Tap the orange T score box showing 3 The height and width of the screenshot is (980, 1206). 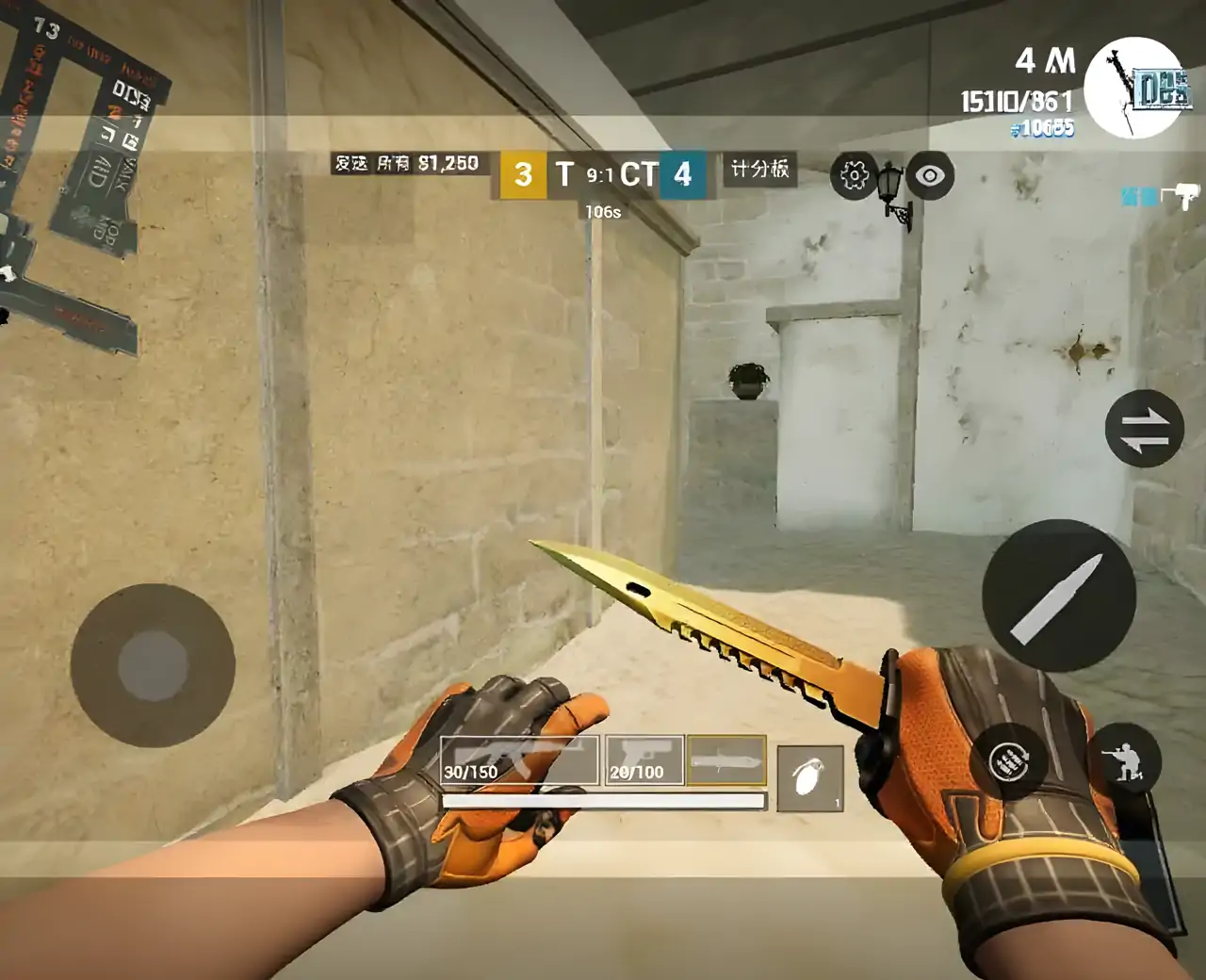click(x=524, y=175)
